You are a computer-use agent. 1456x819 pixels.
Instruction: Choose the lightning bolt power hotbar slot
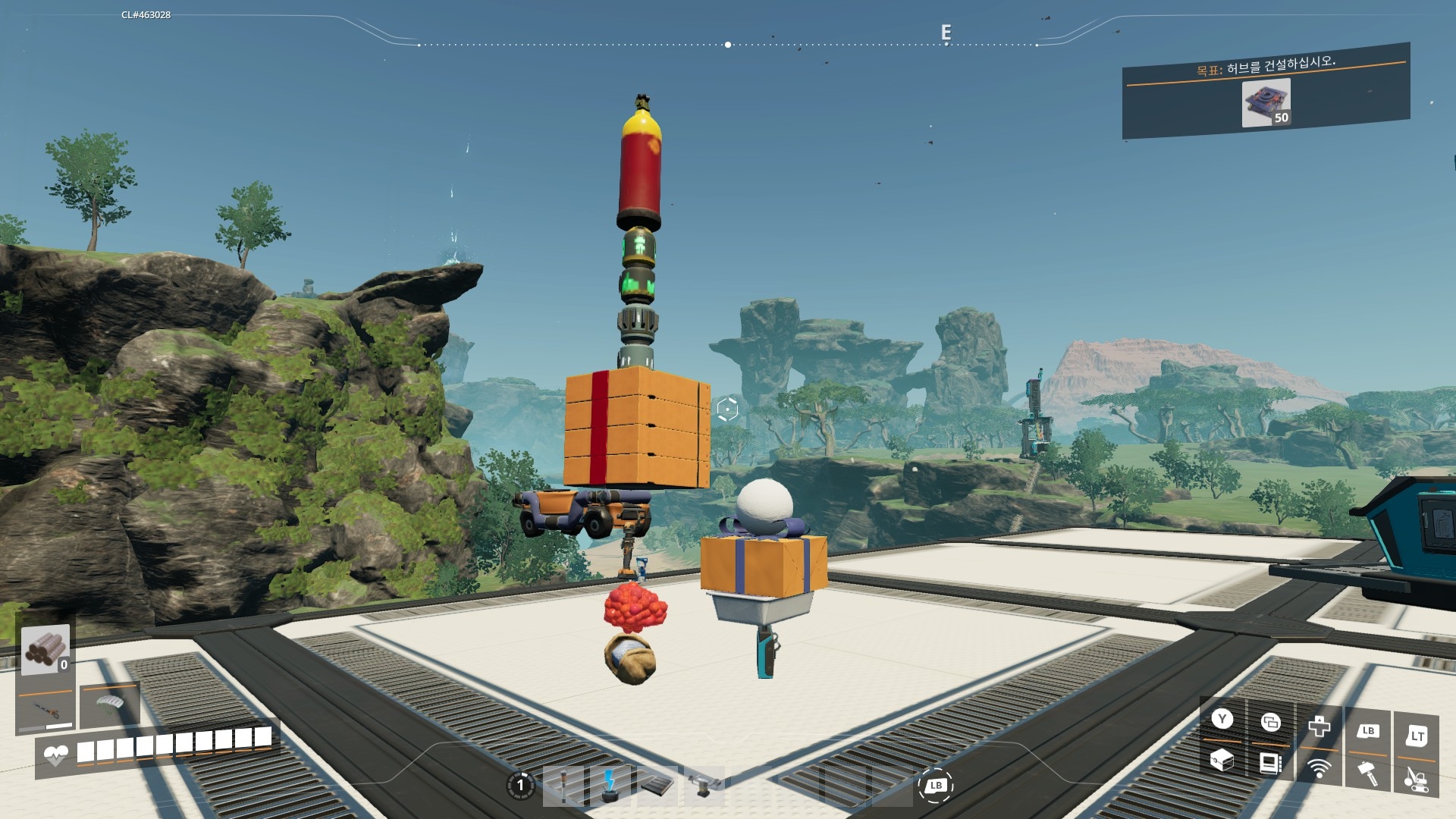tap(609, 786)
